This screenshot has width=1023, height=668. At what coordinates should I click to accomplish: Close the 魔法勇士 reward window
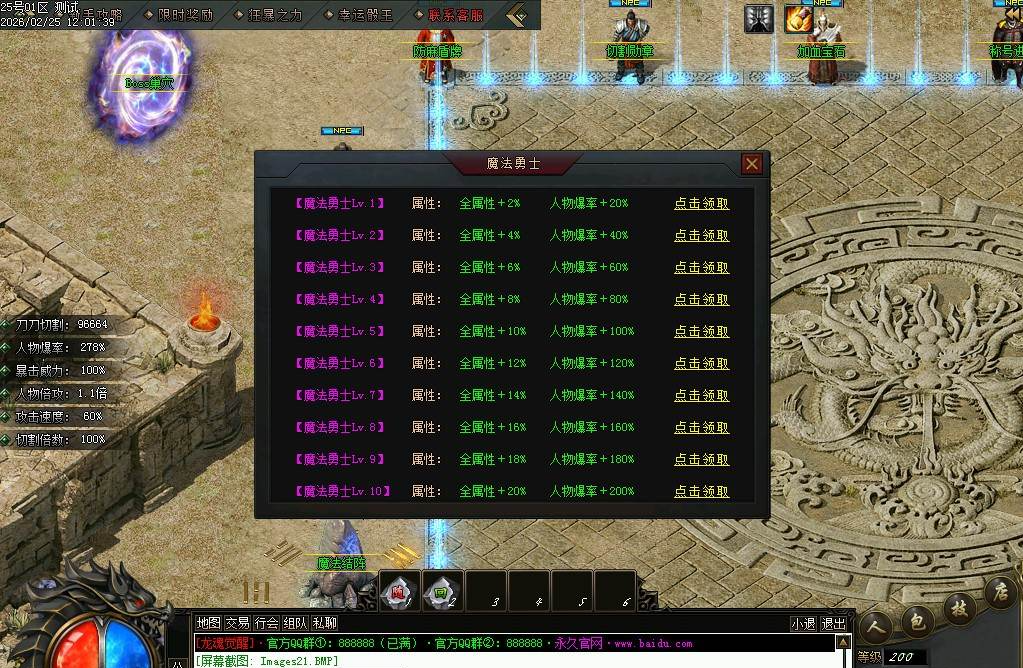[x=752, y=164]
